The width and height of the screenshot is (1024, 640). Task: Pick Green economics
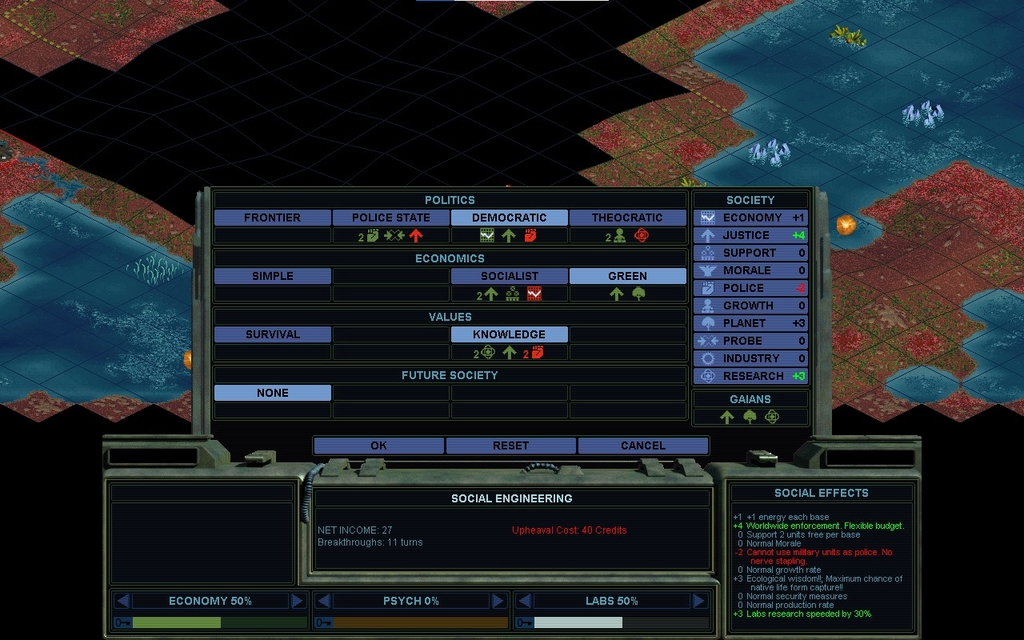coord(627,276)
